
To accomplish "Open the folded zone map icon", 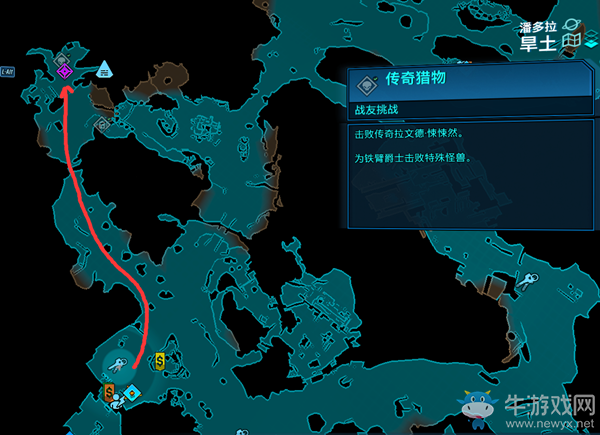I will pyautogui.click(x=571, y=41).
